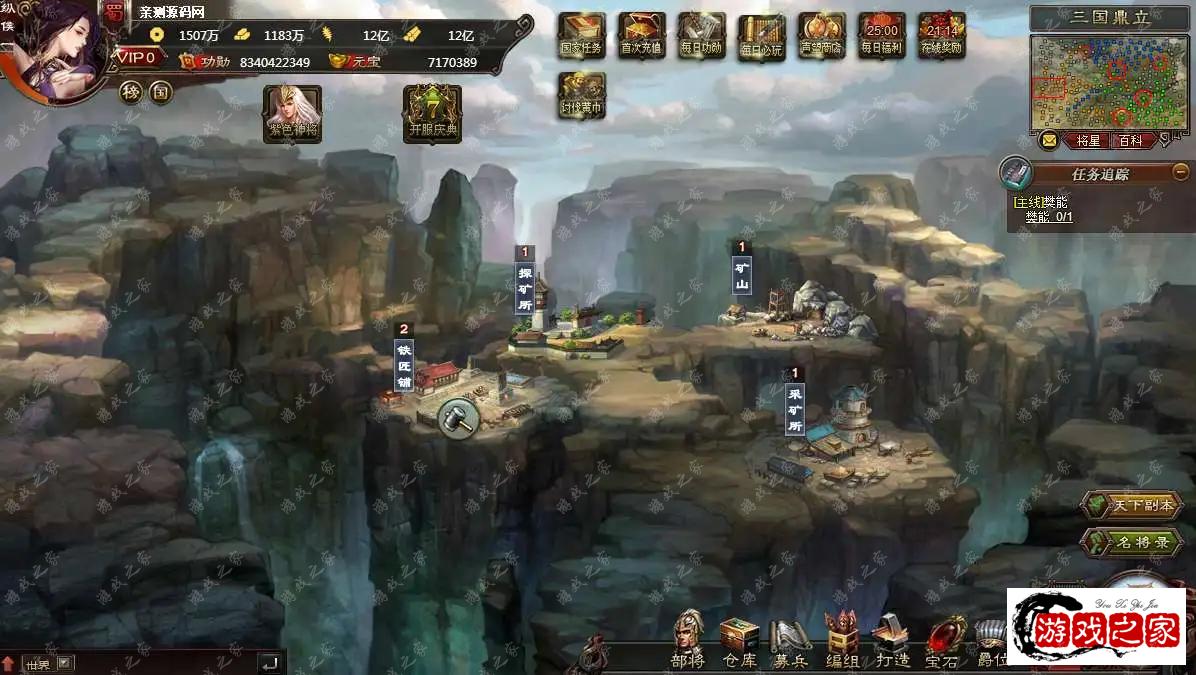1196x675 pixels.
Task: Switch to the 百科 encyclopedia tab
Action: point(1131,141)
